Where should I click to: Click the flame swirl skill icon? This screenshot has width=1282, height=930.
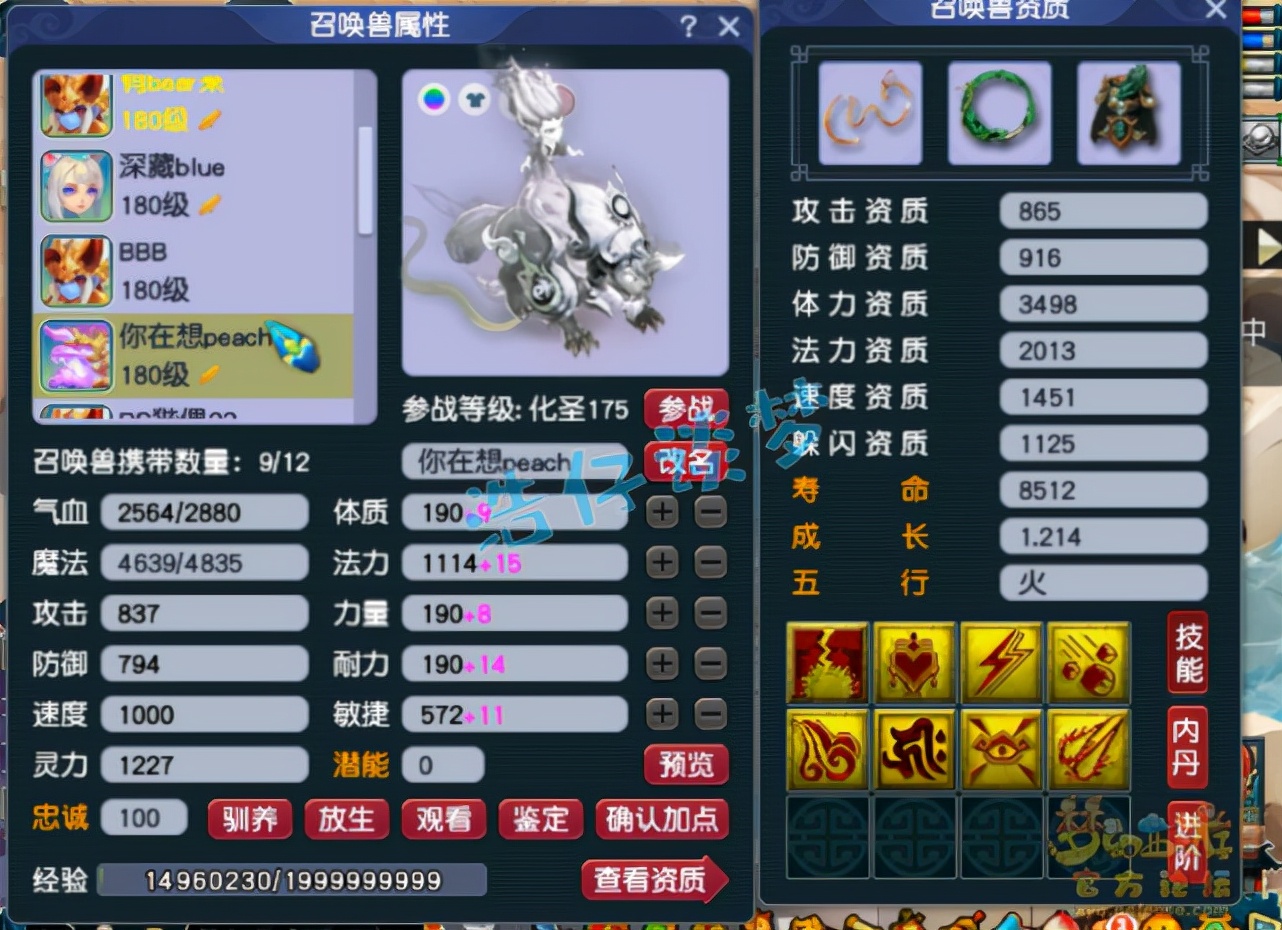(827, 749)
